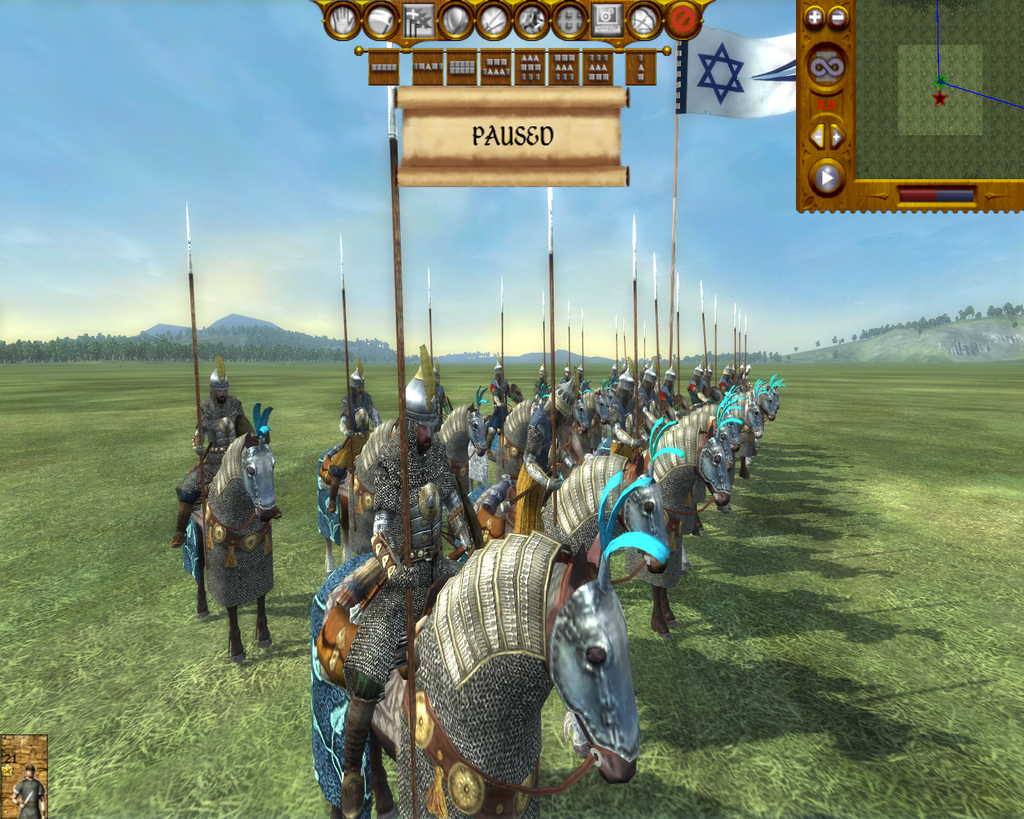The image size is (1024, 819).
Task: Select the unit card showing 21 soldiers
Action: [x=24, y=777]
